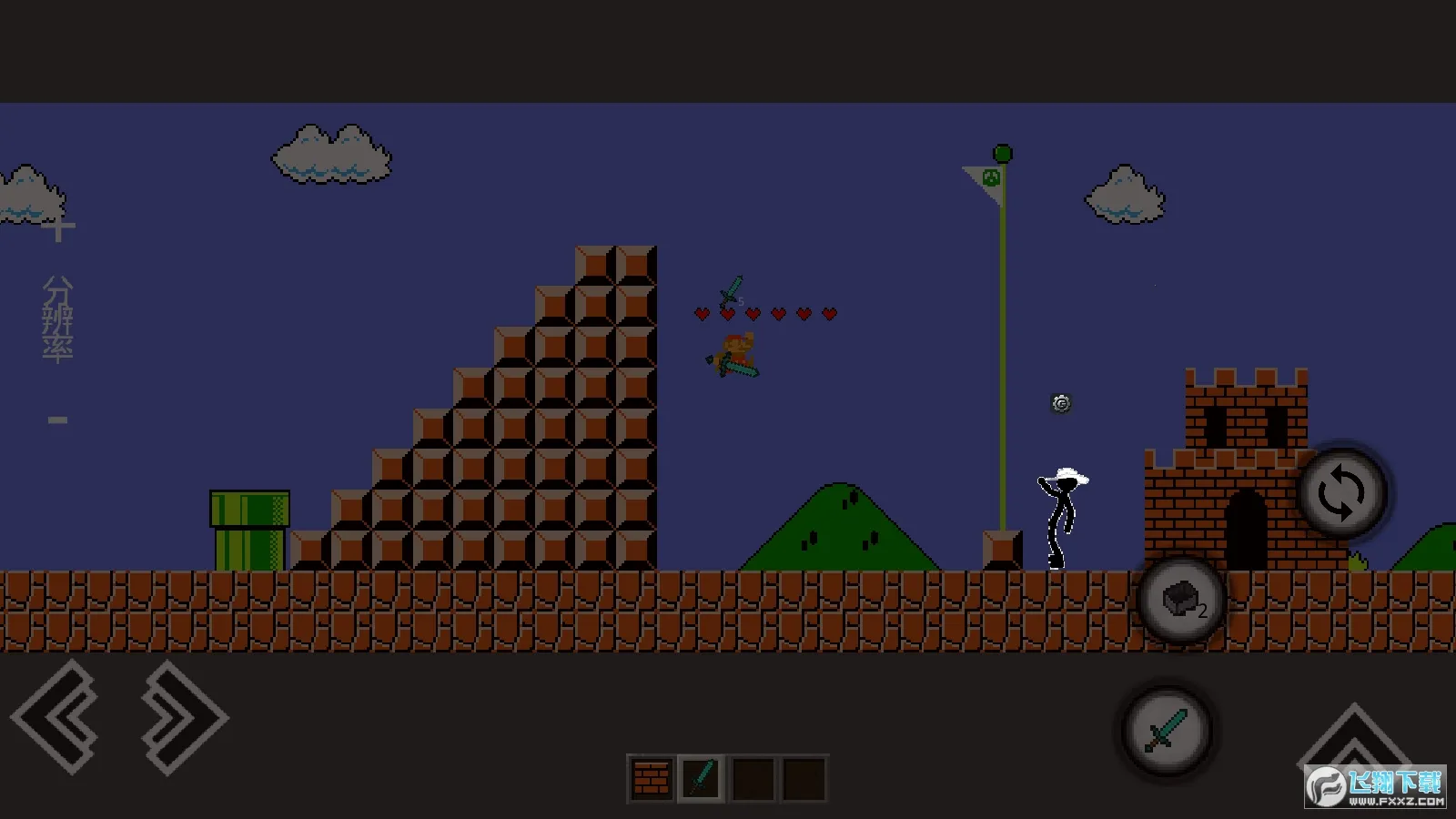Tap the circular swap arrows button
Screen dimensions: 1456x819
pos(1341,493)
